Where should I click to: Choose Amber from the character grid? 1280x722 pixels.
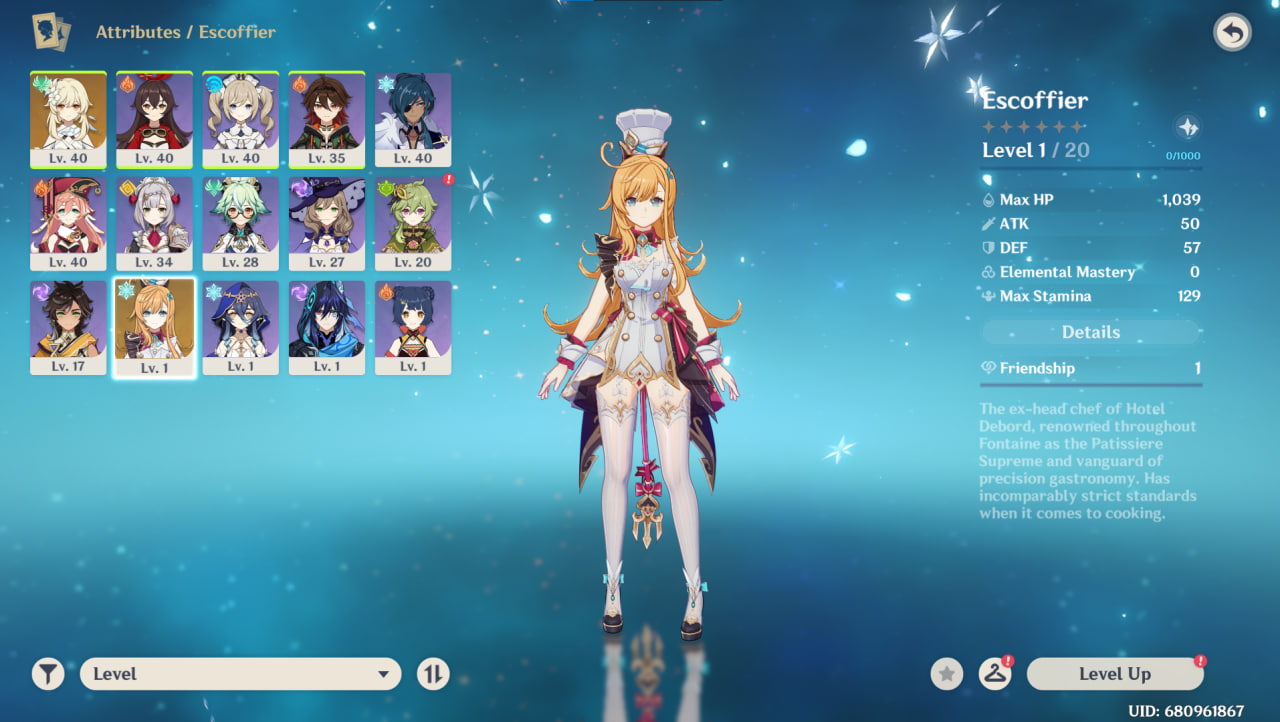point(154,119)
